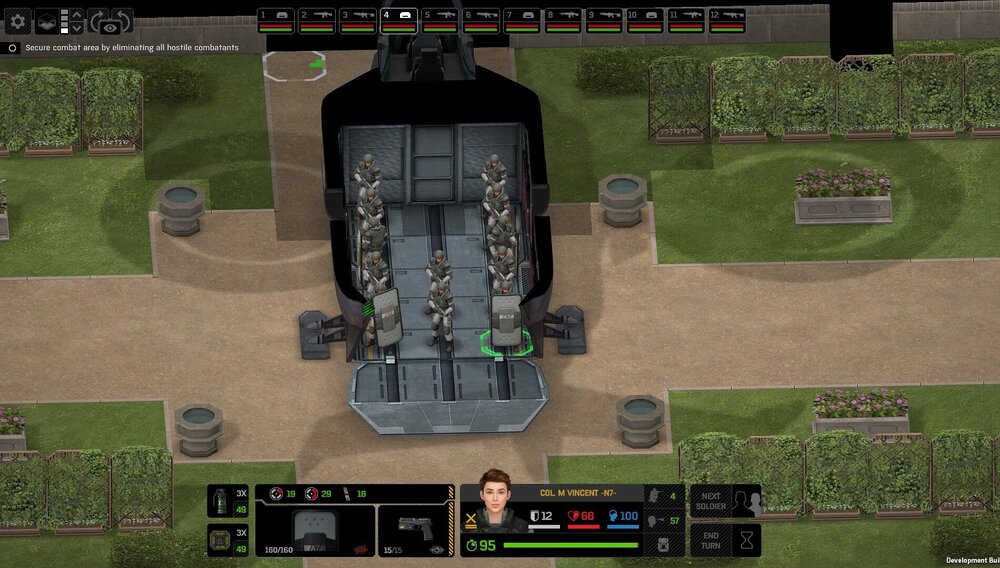1000x568 pixels.
Task: Pick soldier 10 in the squad bar
Action: click(645, 20)
